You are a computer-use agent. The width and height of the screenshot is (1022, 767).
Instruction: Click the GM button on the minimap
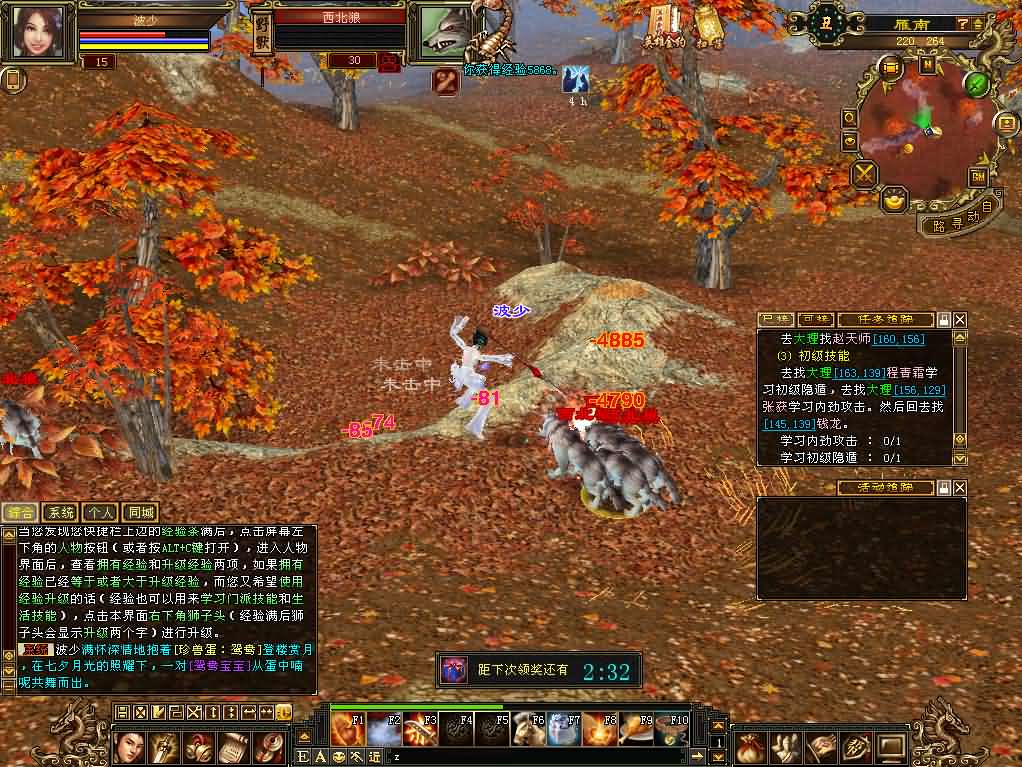pos(977,177)
